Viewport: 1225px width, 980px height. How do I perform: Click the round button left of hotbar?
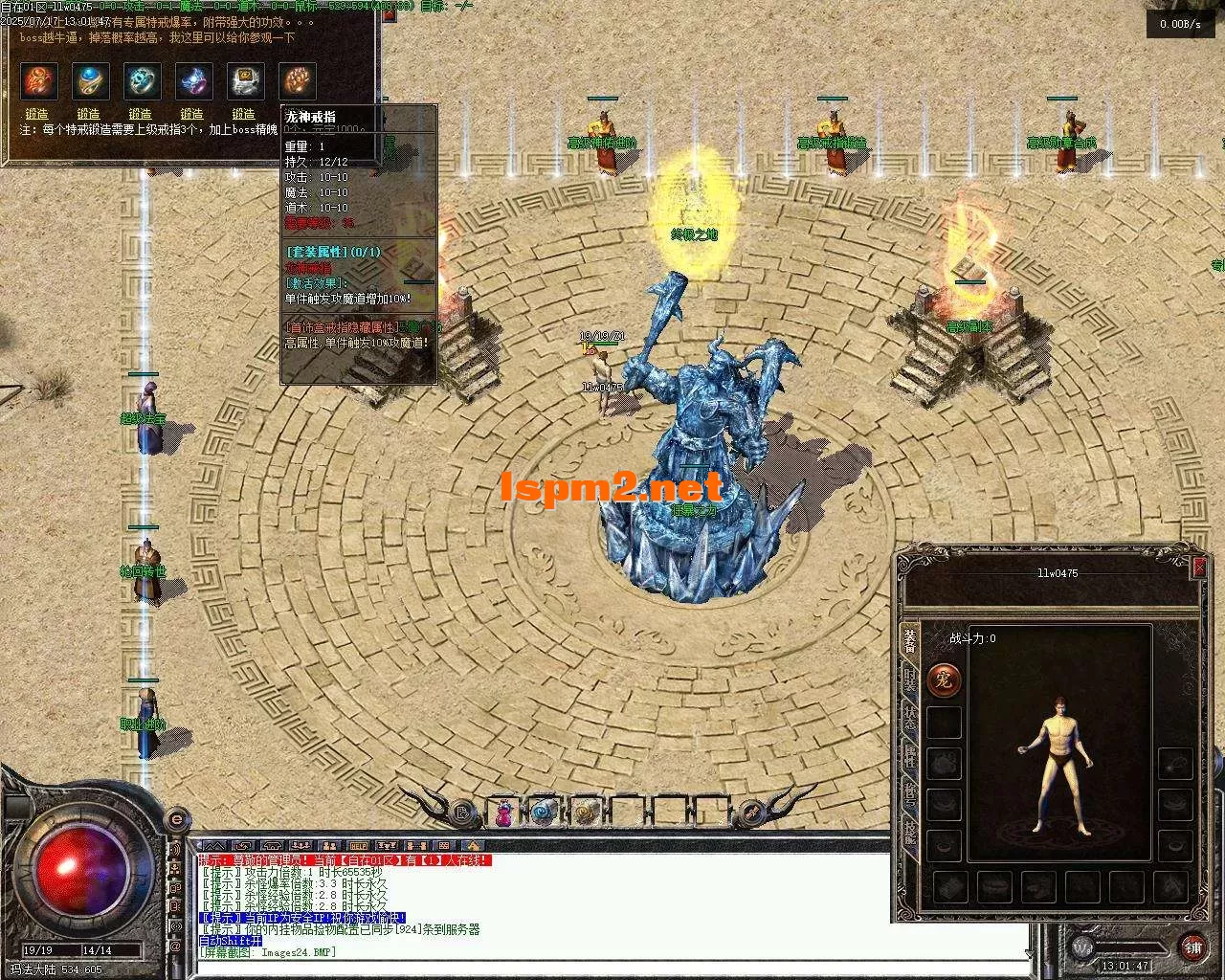point(462,813)
